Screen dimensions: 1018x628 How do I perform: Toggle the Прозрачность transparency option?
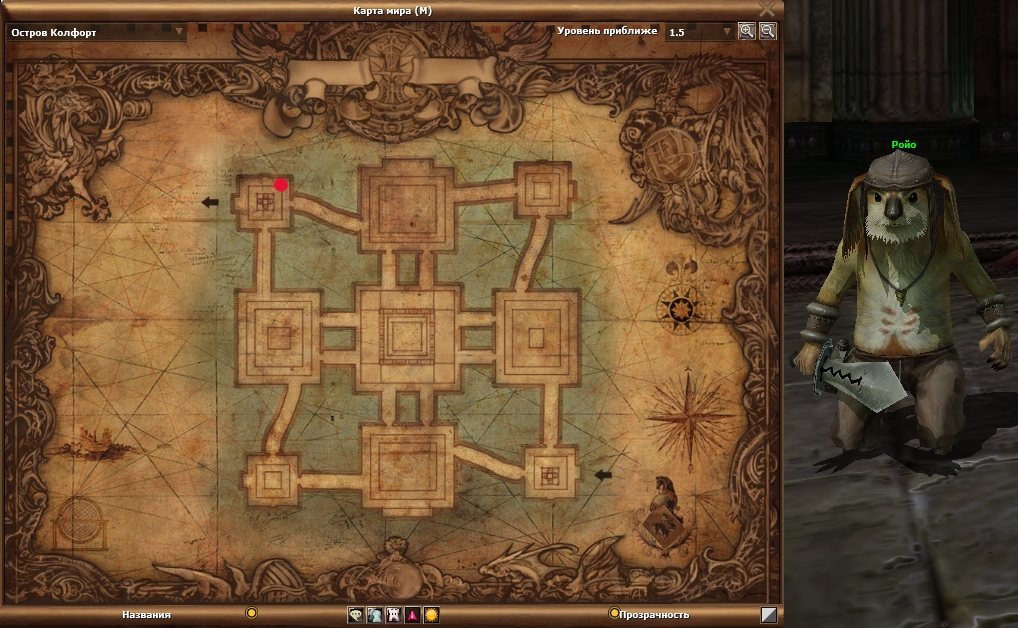(614, 613)
